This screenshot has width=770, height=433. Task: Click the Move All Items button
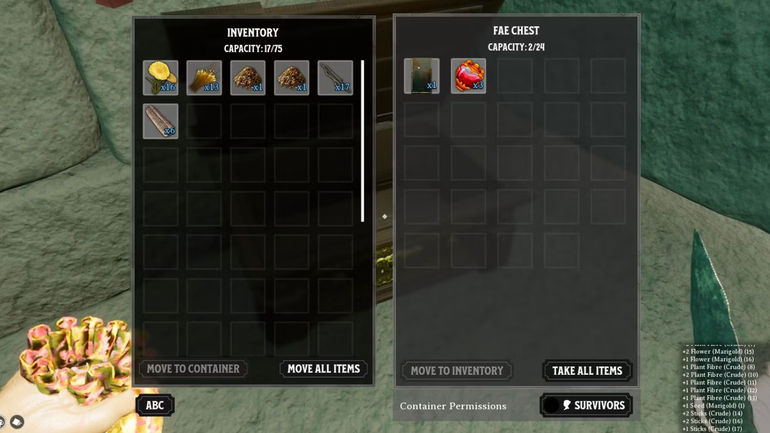(323, 369)
